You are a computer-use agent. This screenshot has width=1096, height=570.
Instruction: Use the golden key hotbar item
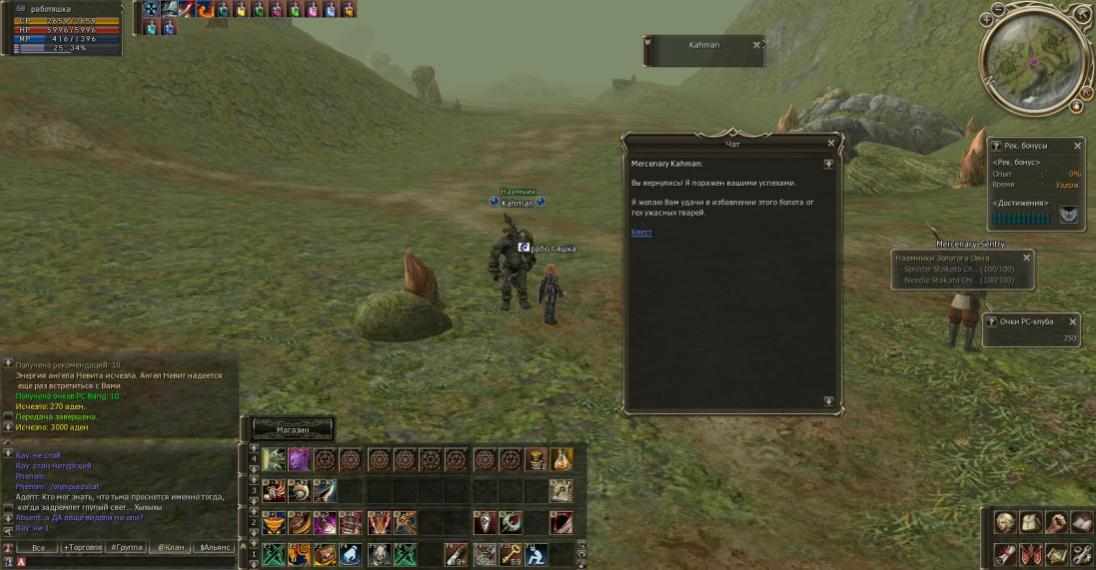coord(510,553)
